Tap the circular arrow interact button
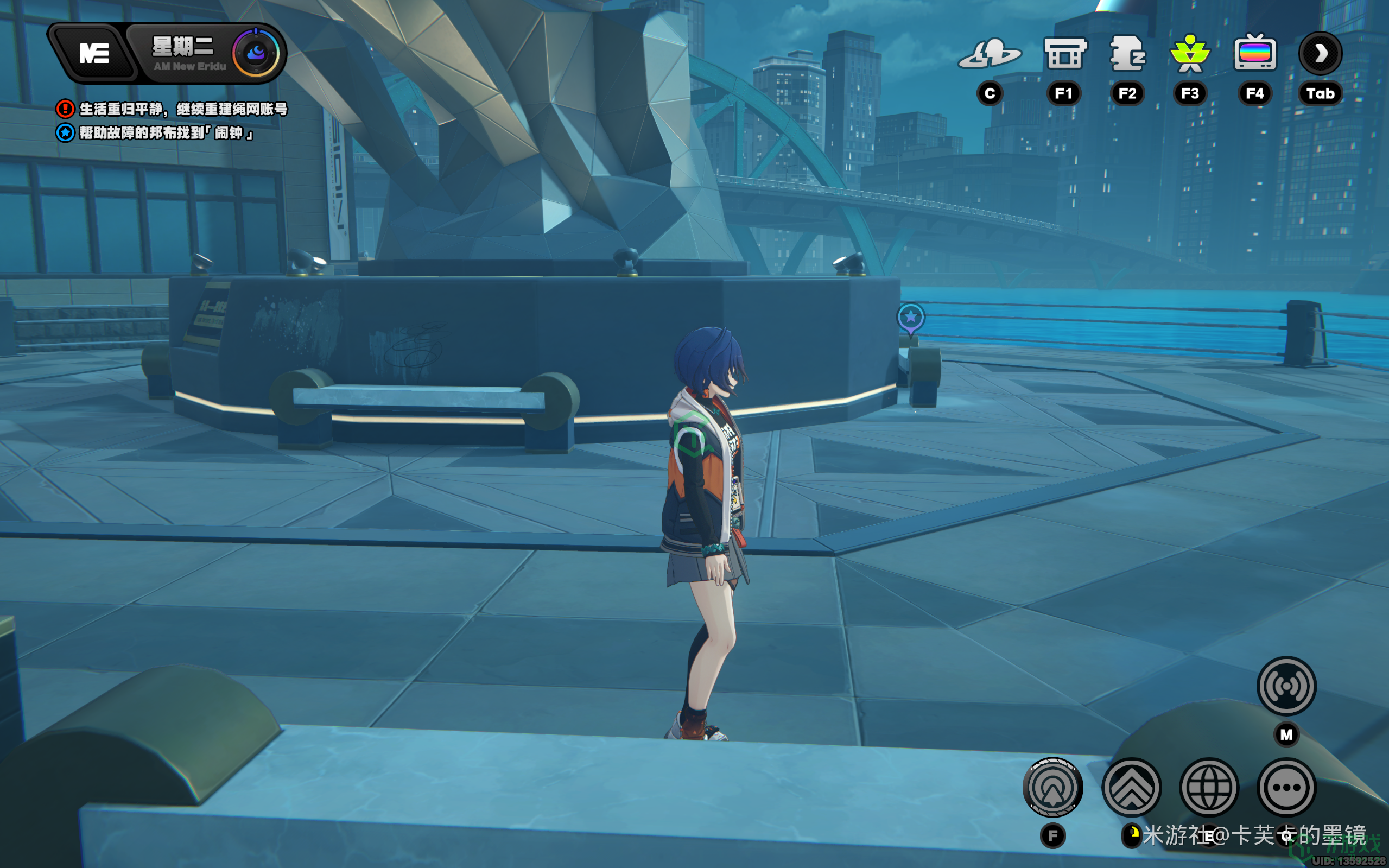Image resolution: width=1389 pixels, height=868 pixels. pos(1052,787)
